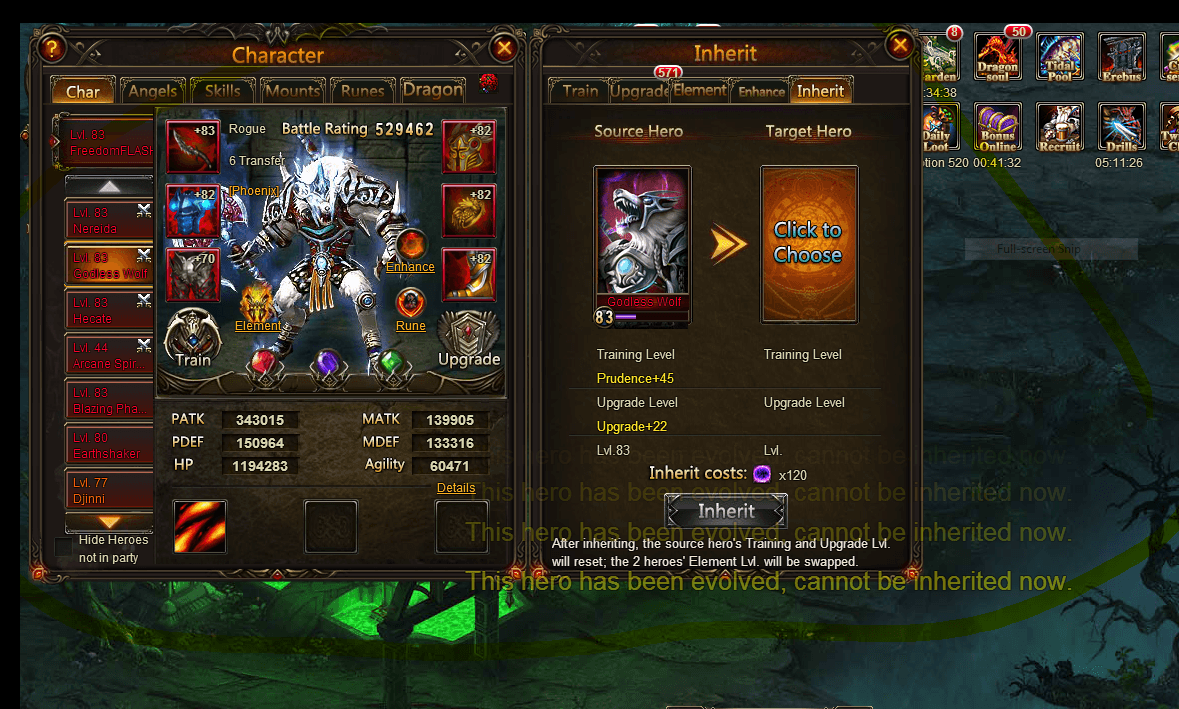Open the Recruit icon
Screen dimensions: 1179x709
[1059, 127]
